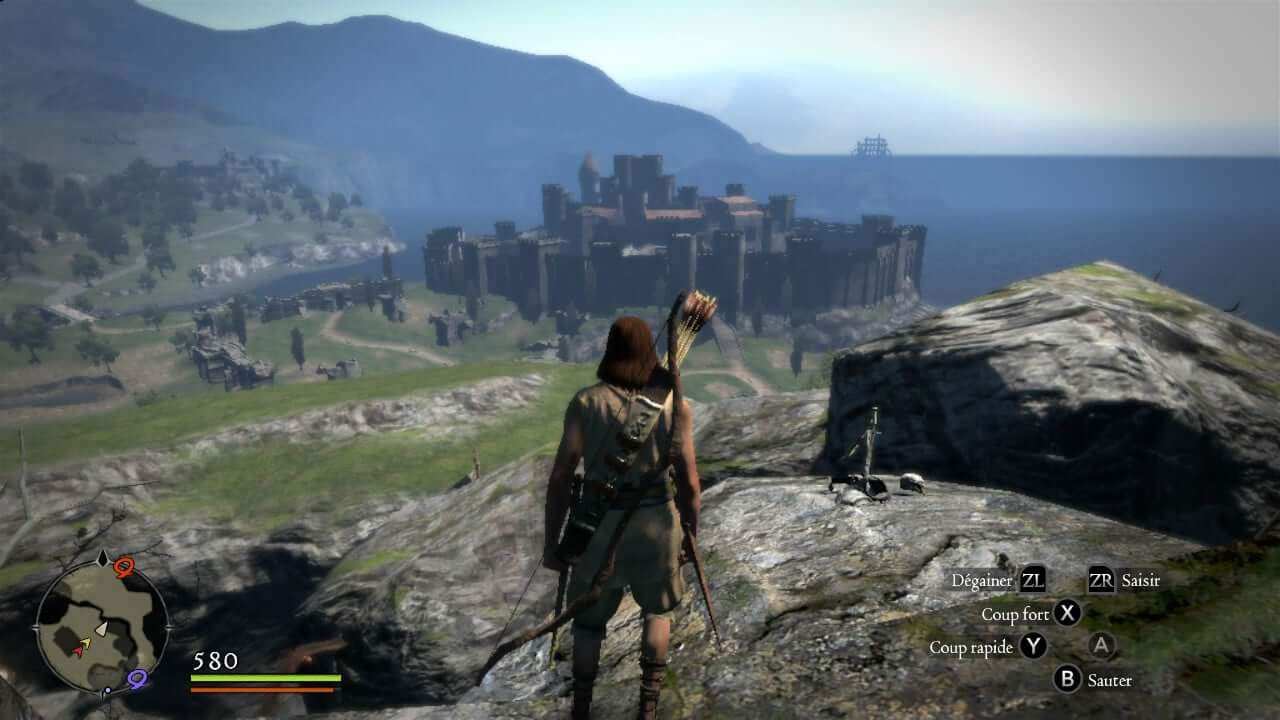The height and width of the screenshot is (720, 1280).
Task: Click the white player arrow on minimap
Action: [101, 628]
